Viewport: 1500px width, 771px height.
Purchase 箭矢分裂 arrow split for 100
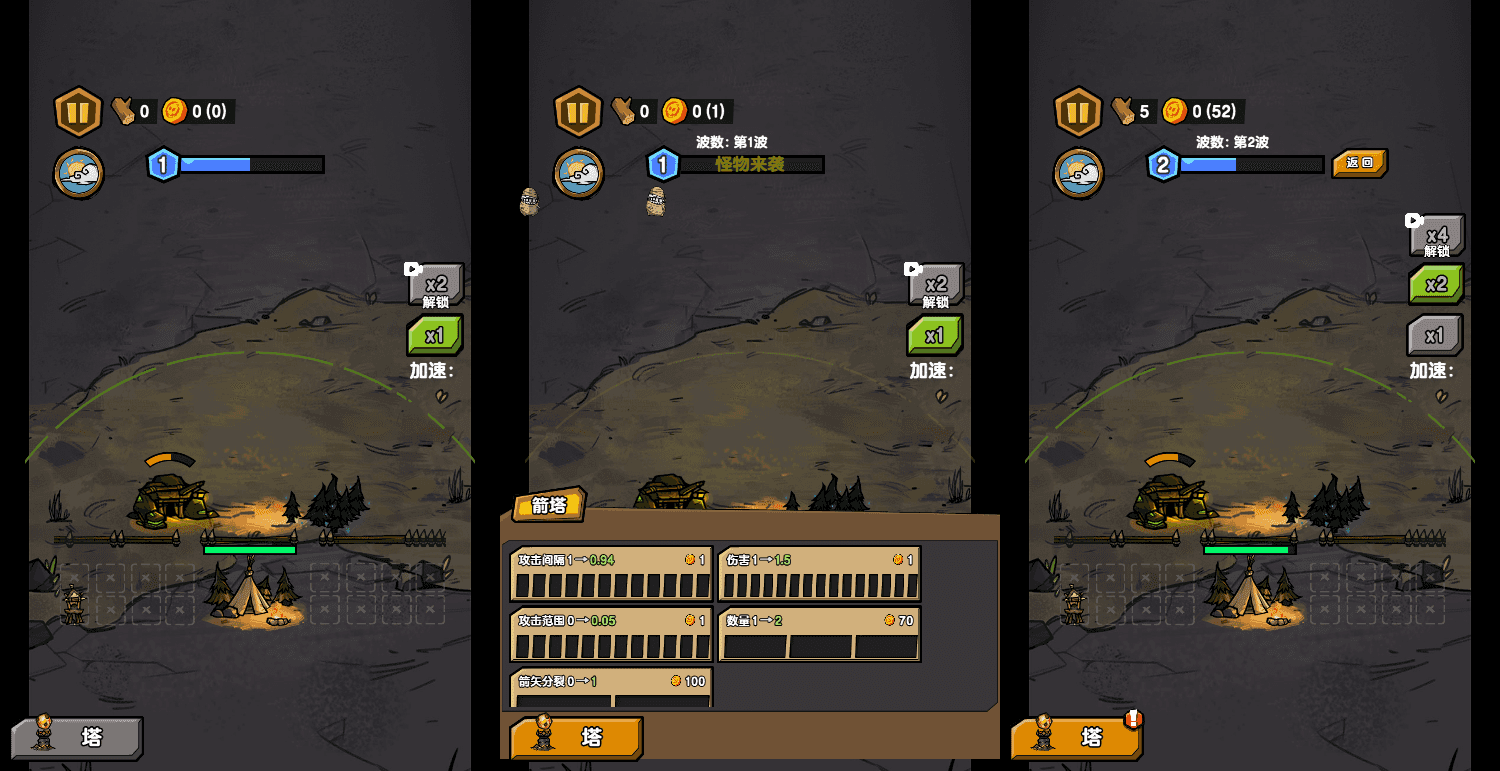[611, 687]
